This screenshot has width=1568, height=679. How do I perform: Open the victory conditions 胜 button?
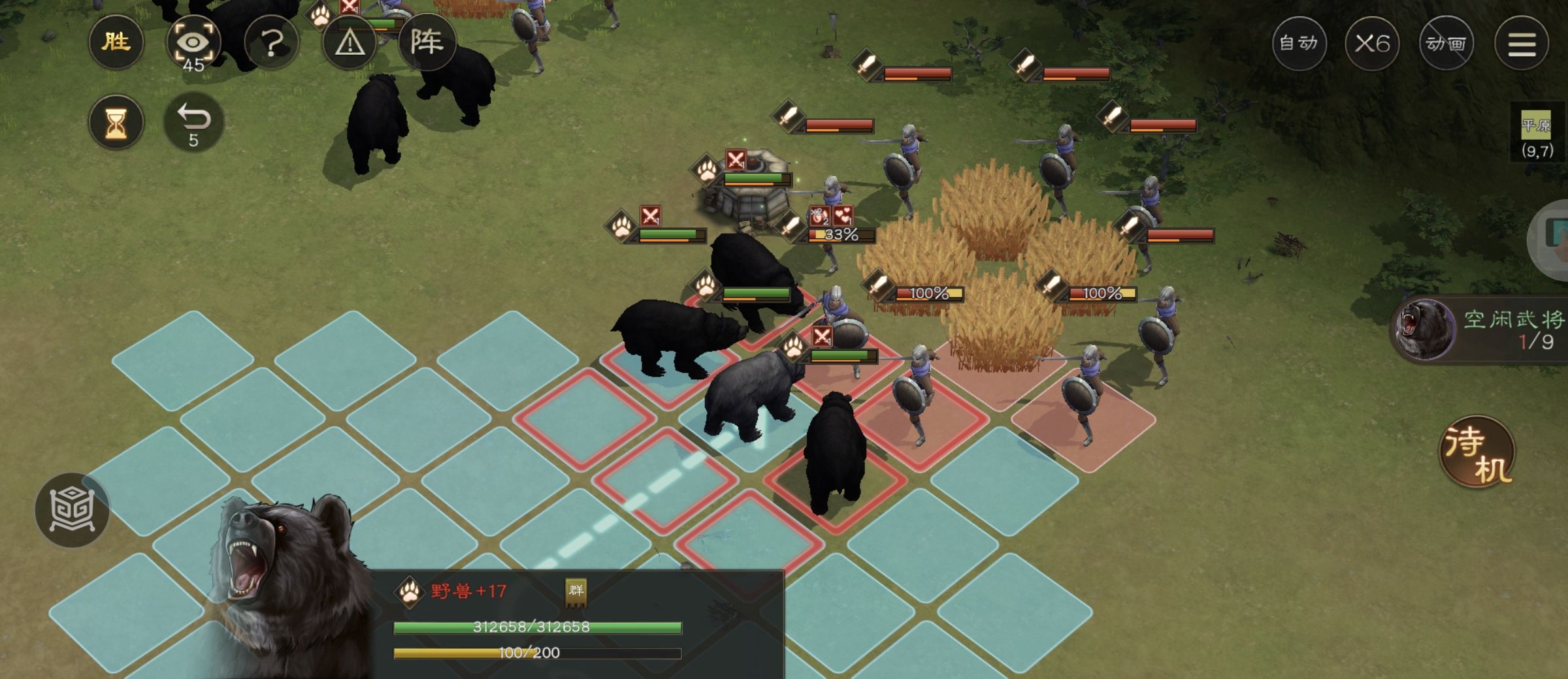click(116, 43)
